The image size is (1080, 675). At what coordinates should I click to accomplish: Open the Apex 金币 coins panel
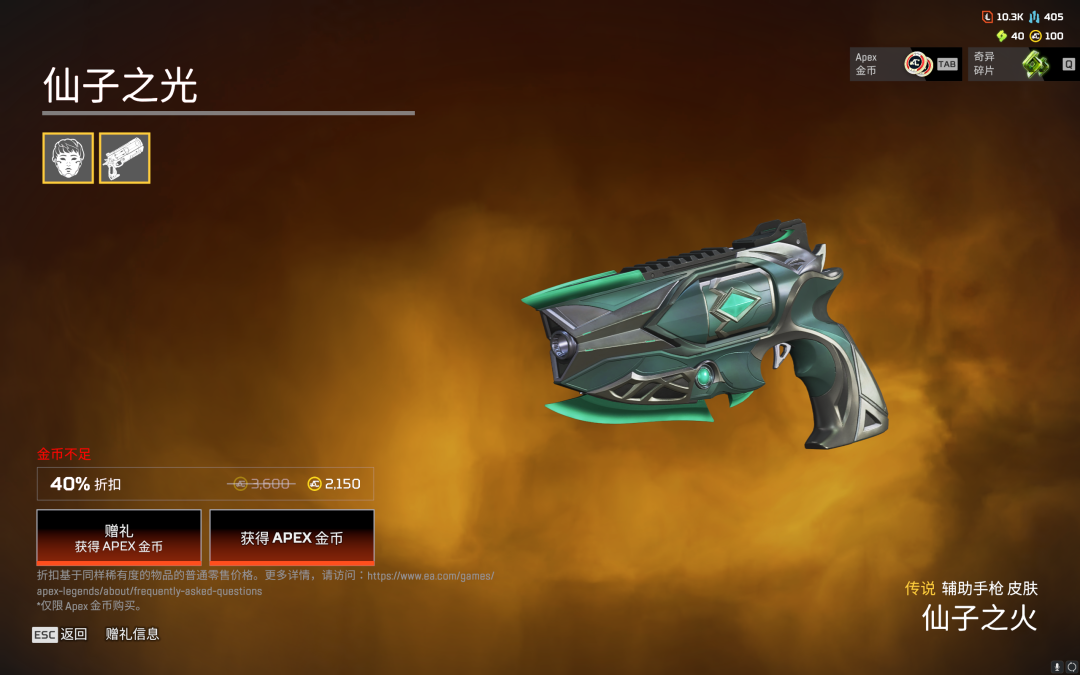point(905,65)
